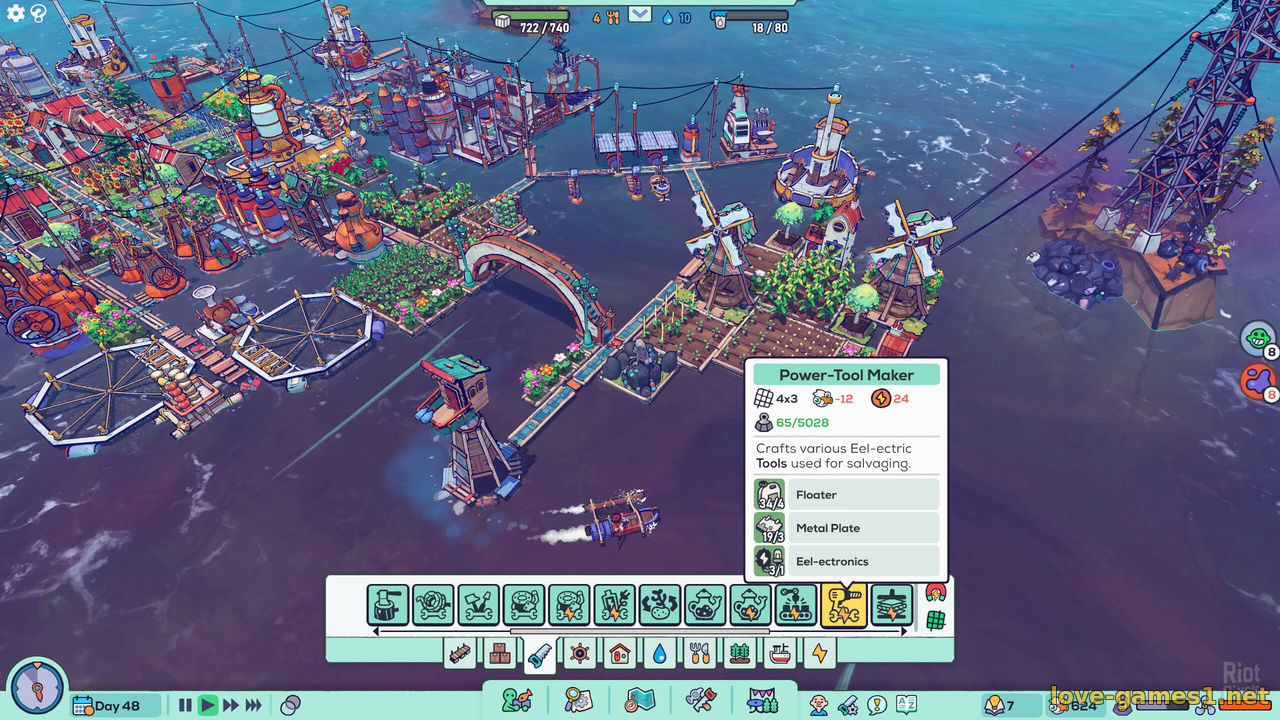Image resolution: width=1280 pixels, height=720 pixels.
Task: Select the potato recycling building
Action: point(660,606)
